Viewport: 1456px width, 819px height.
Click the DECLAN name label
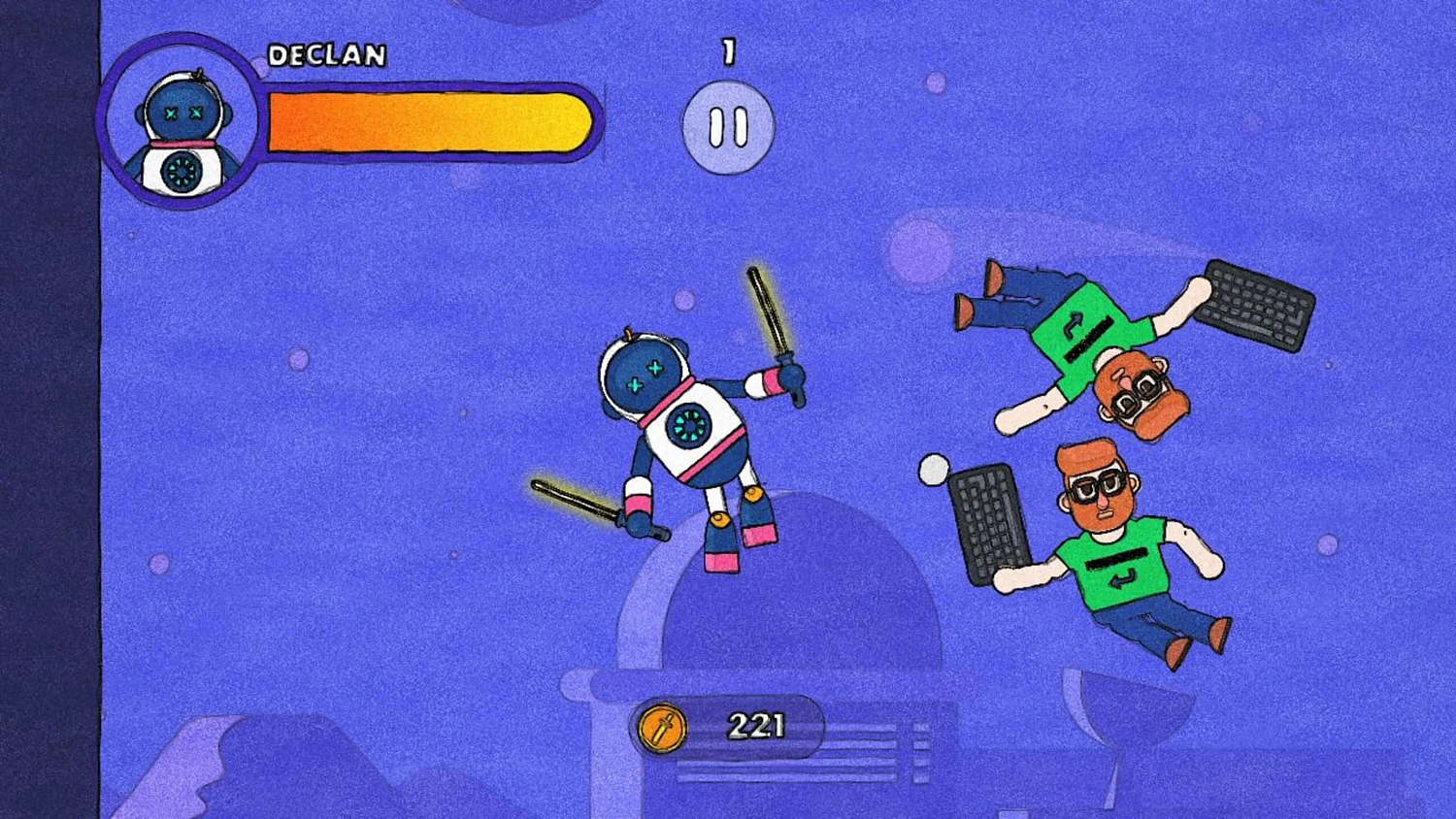point(326,56)
